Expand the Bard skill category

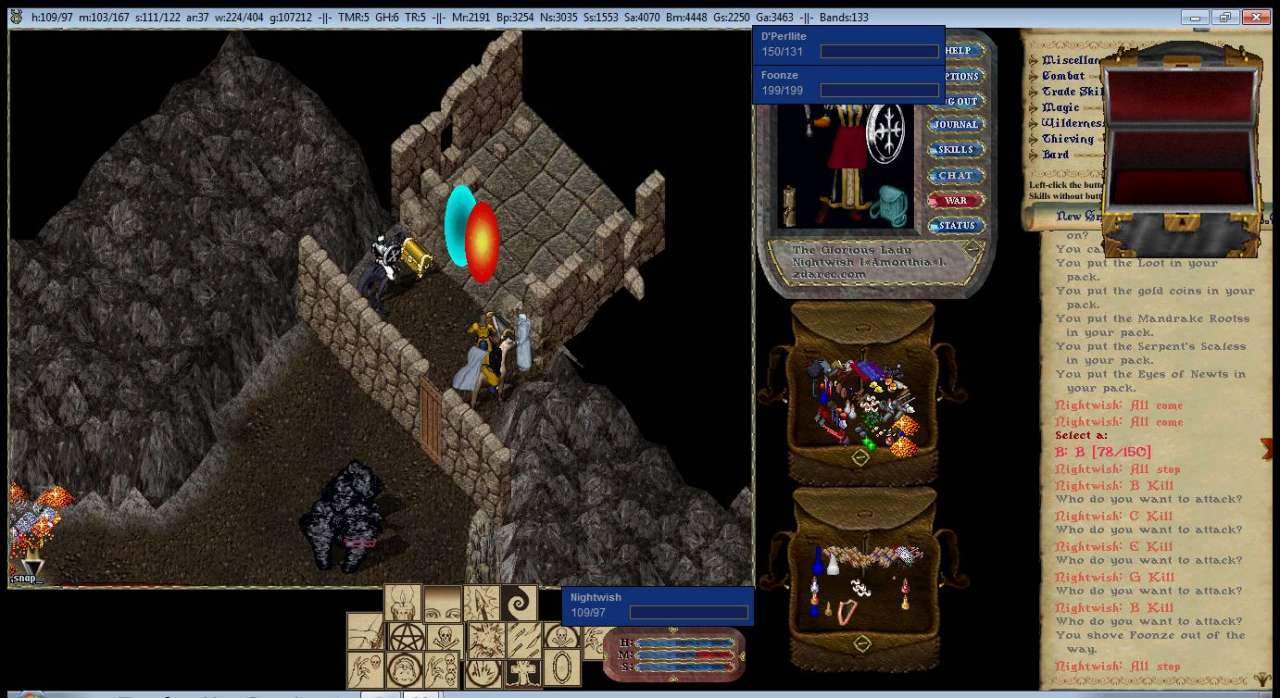[1055, 155]
